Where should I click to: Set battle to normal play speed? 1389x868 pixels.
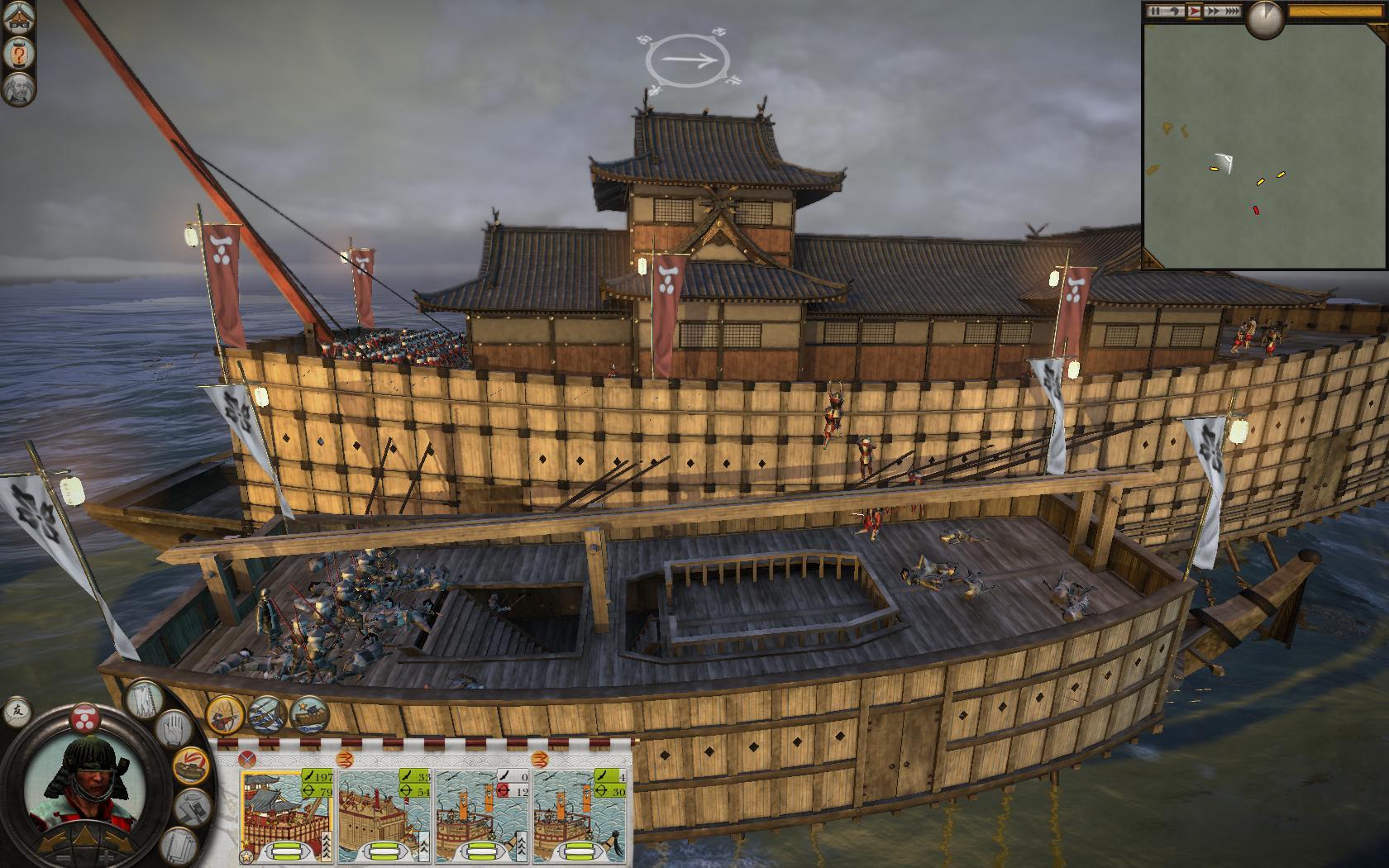[x=1193, y=12]
